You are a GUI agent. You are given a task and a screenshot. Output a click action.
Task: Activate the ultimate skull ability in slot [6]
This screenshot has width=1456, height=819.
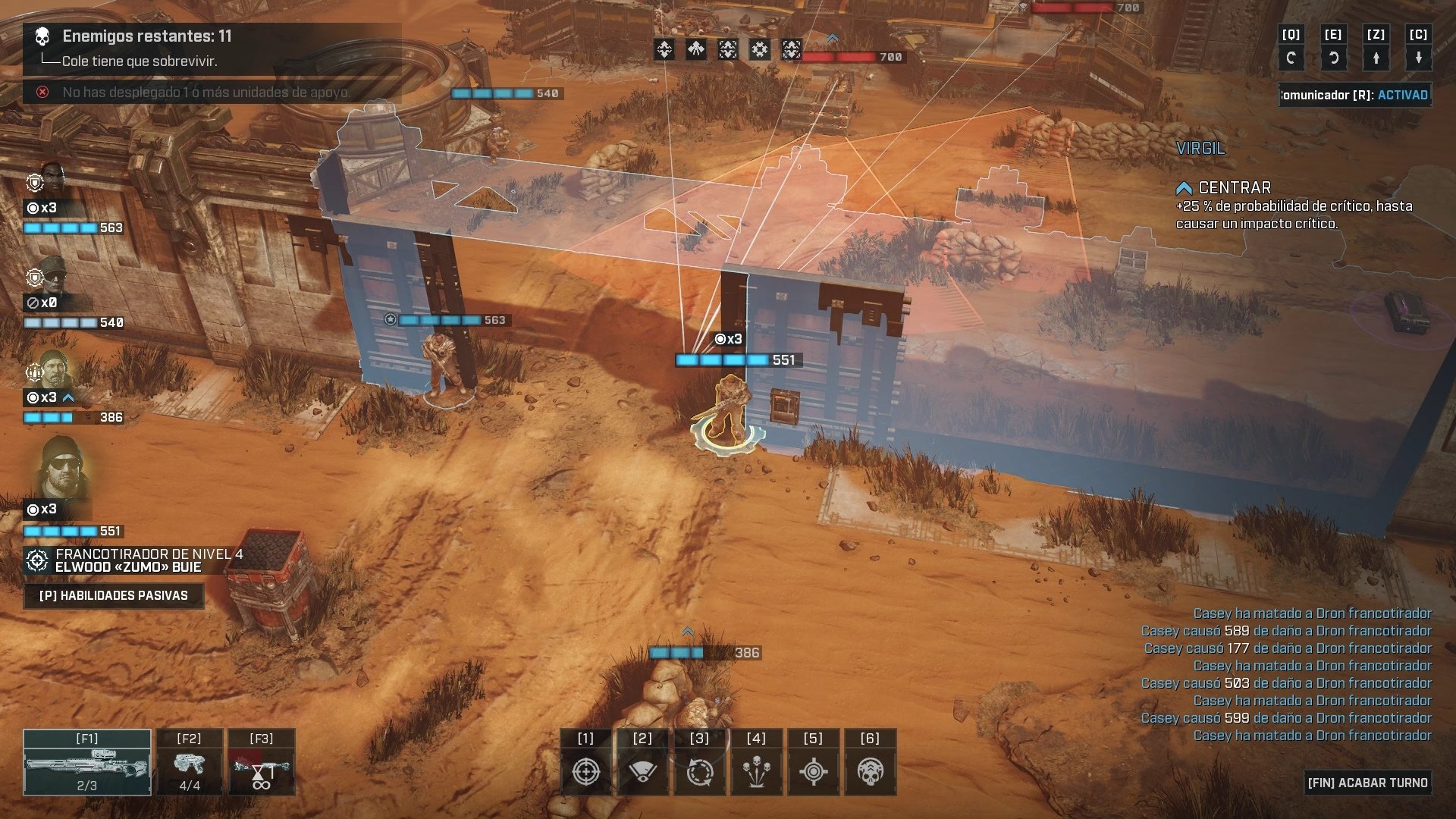pos(869,768)
